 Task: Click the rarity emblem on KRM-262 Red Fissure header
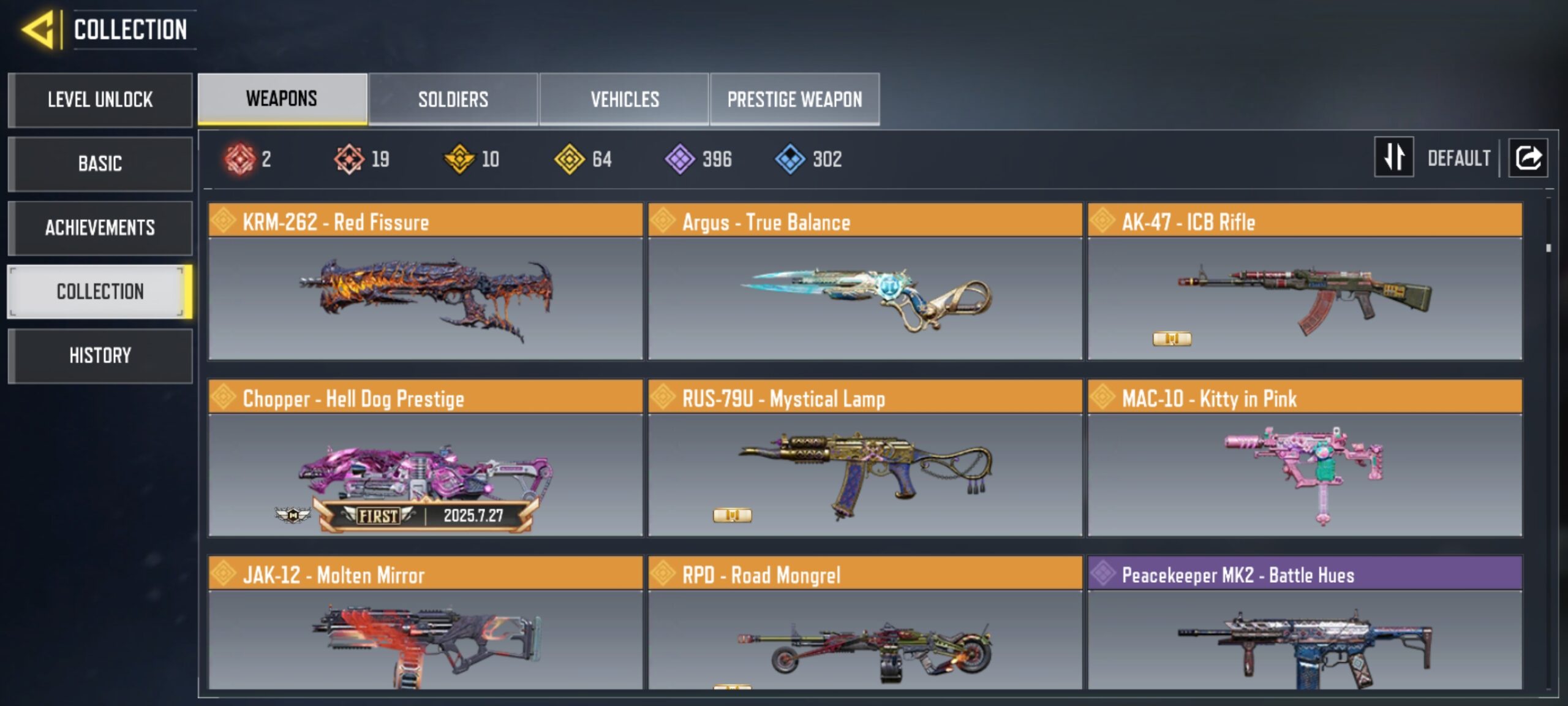pyautogui.click(x=224, y=222)
